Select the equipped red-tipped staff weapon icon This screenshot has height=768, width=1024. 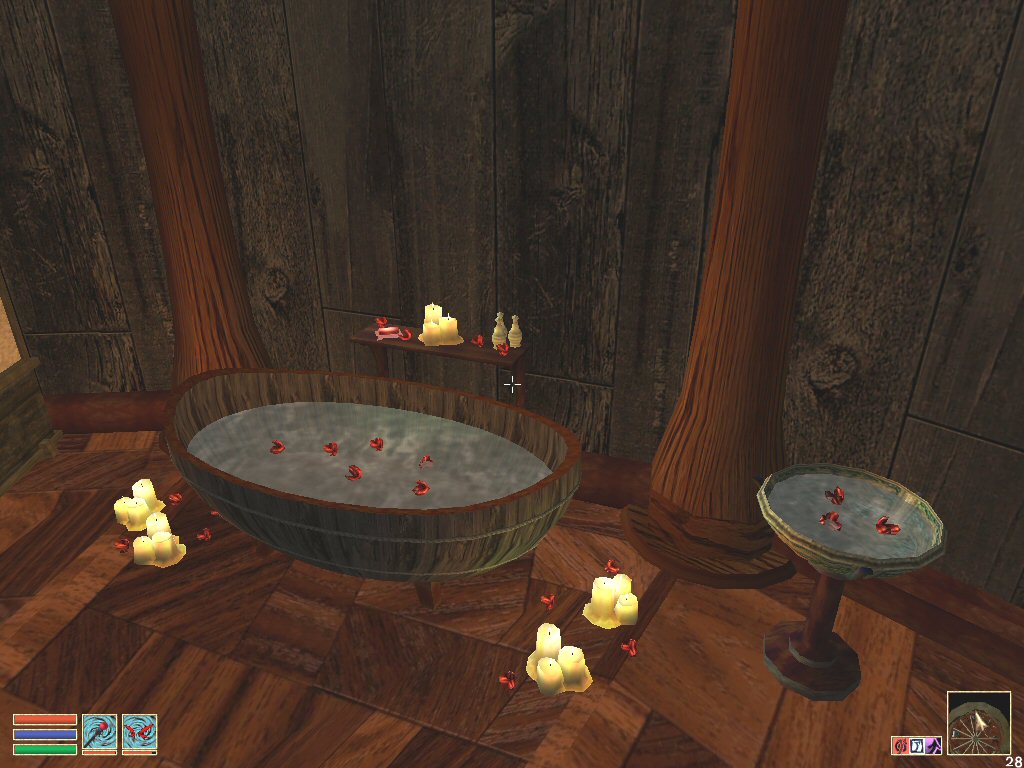[100, 733]
